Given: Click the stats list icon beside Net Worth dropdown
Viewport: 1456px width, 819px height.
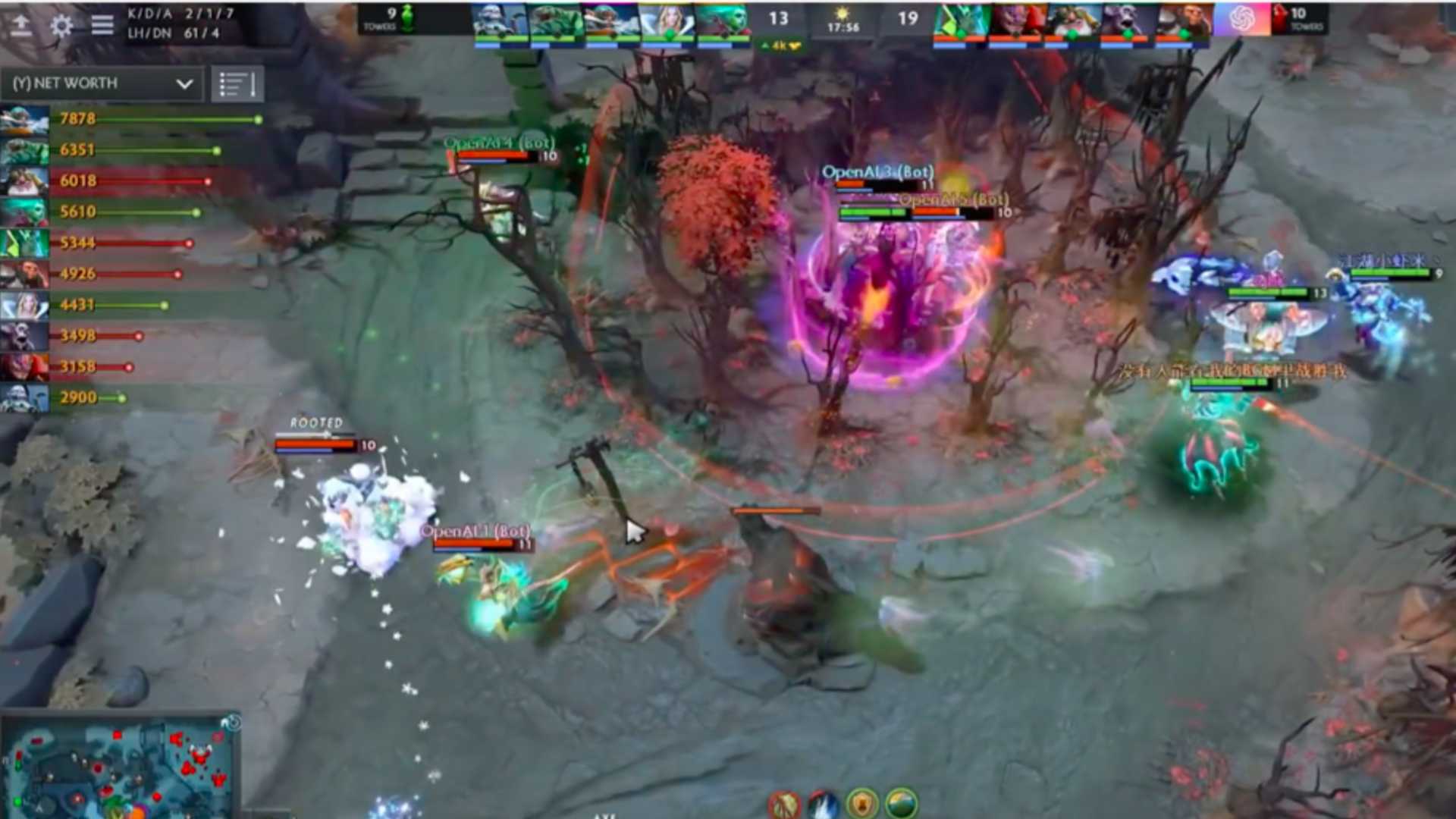Looking at the screenshot, I should tap(237, 83).
